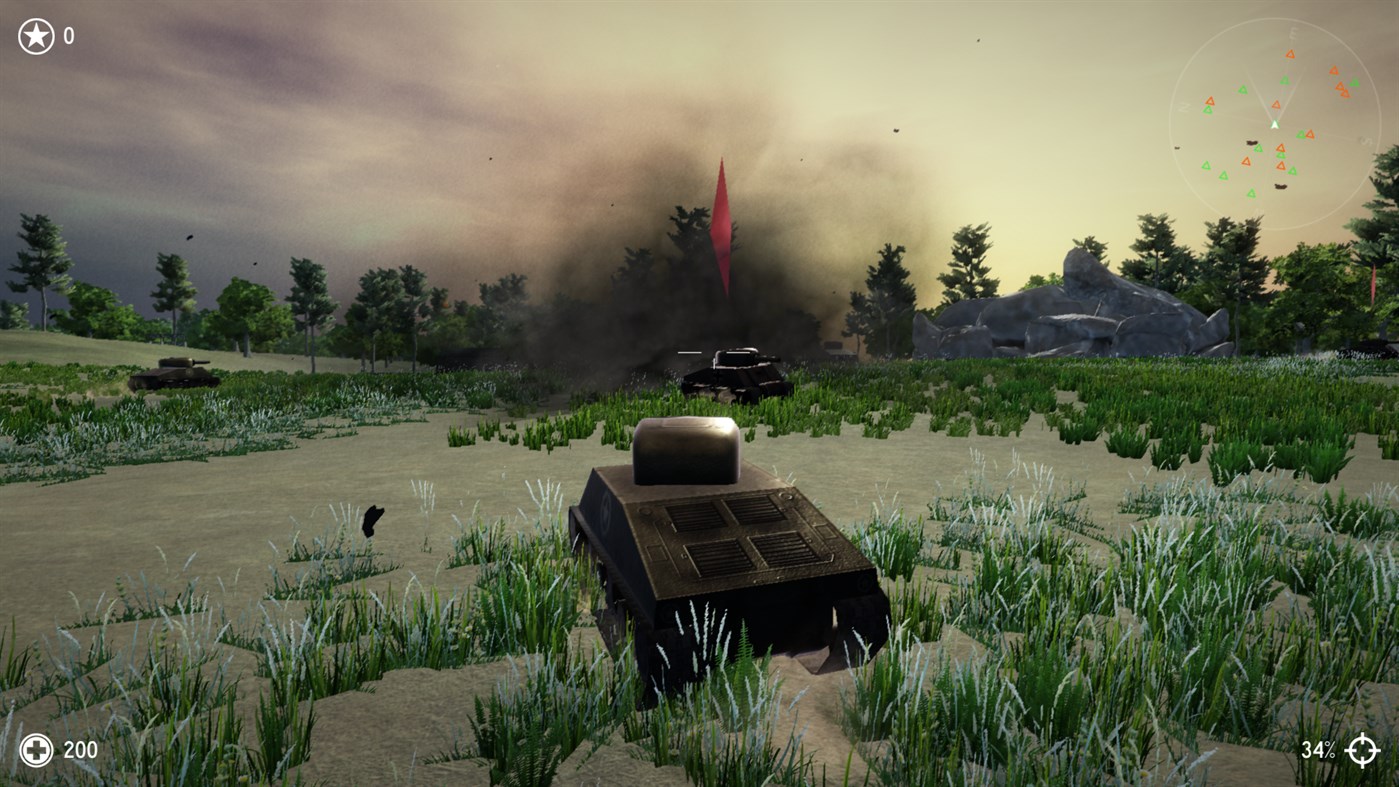Click the 34% capture progress indicator
The width and height of the screenshot is (1399, 787).
[x=1320, y=749]
